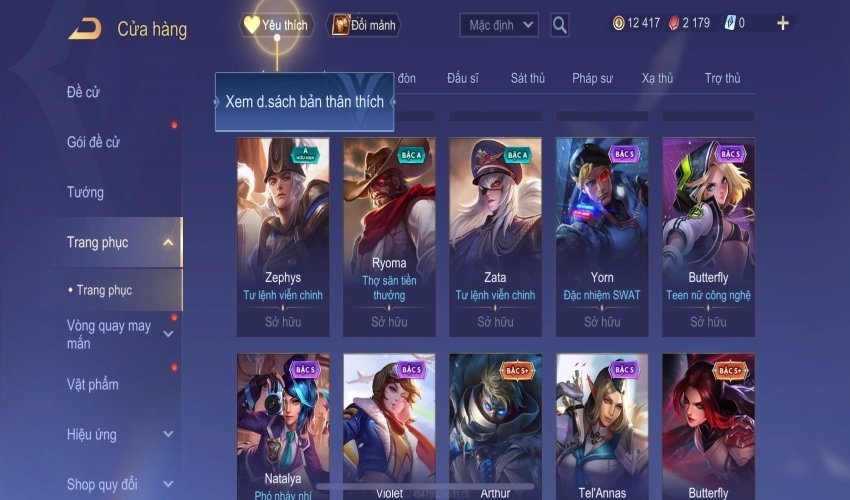The height and width of the screenshot is (500, 850).
Task: Select the Đề cử menu entry
Action: click(x=84, y=93)
